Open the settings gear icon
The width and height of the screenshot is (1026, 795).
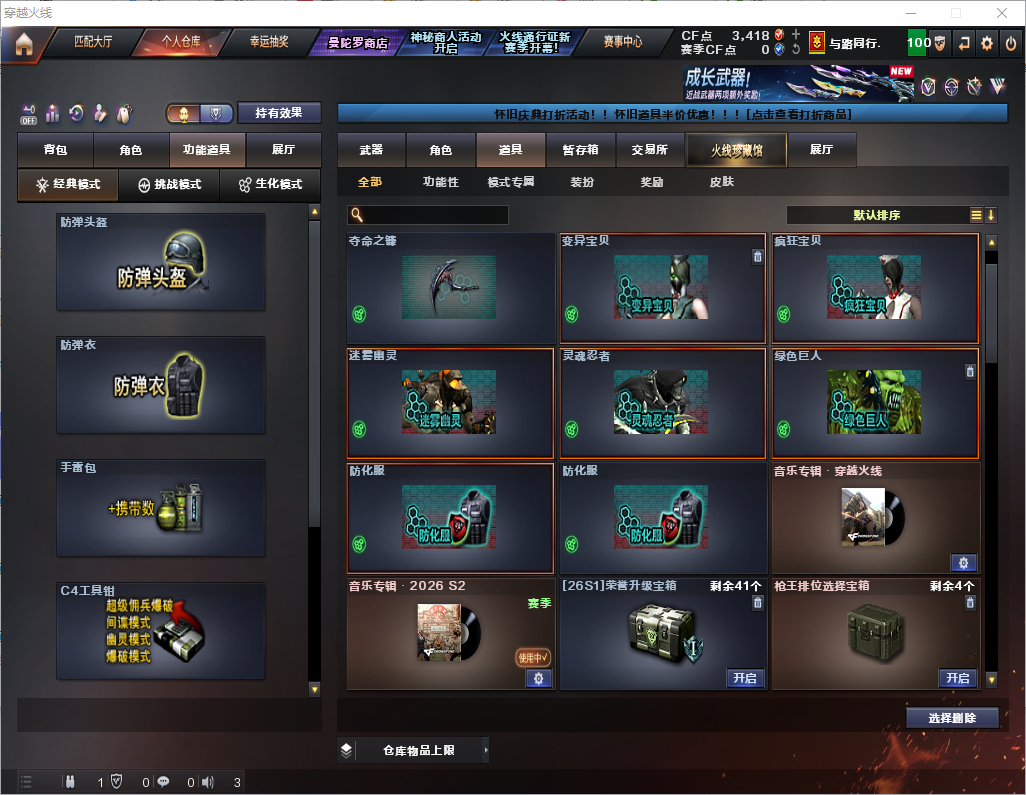point(987,43)
